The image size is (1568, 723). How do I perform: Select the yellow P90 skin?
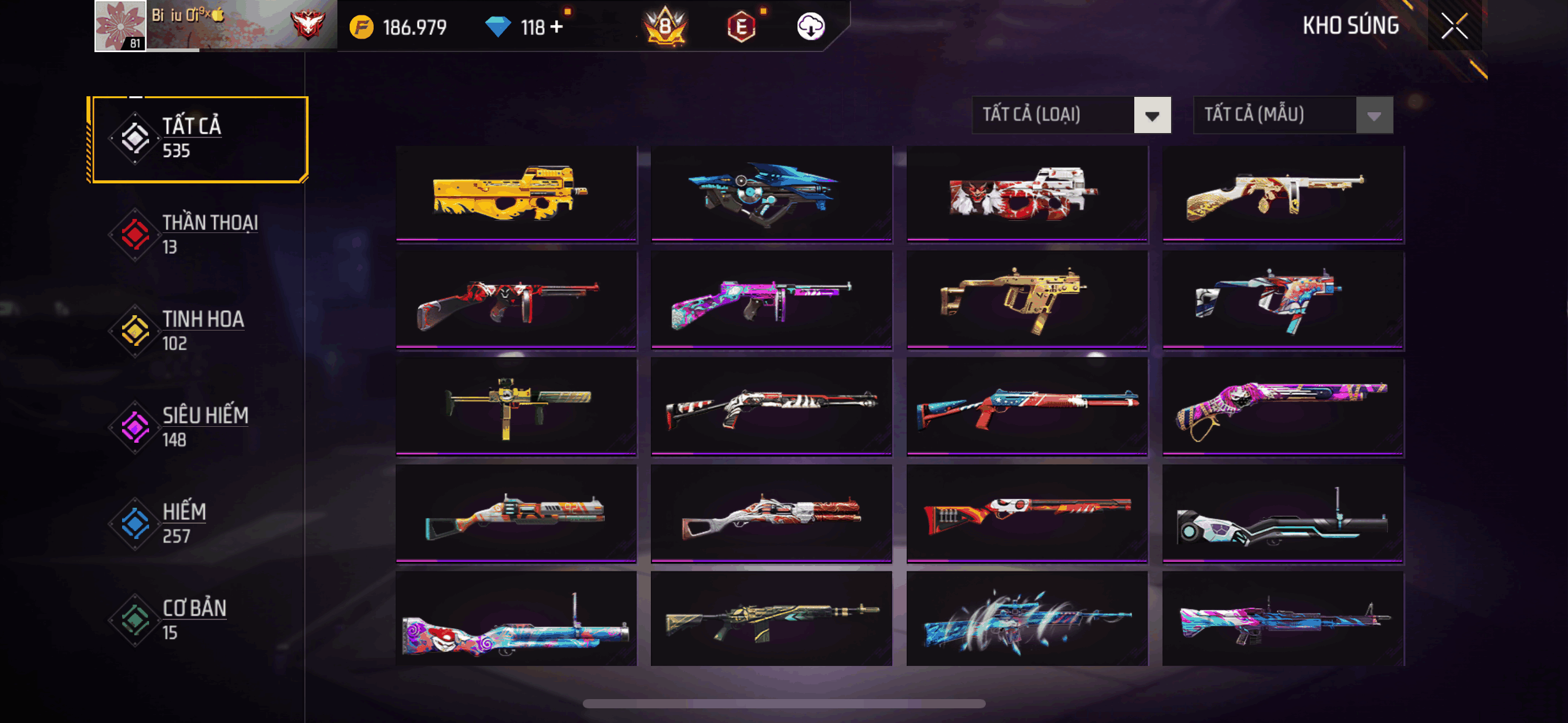tap(516, 193)
